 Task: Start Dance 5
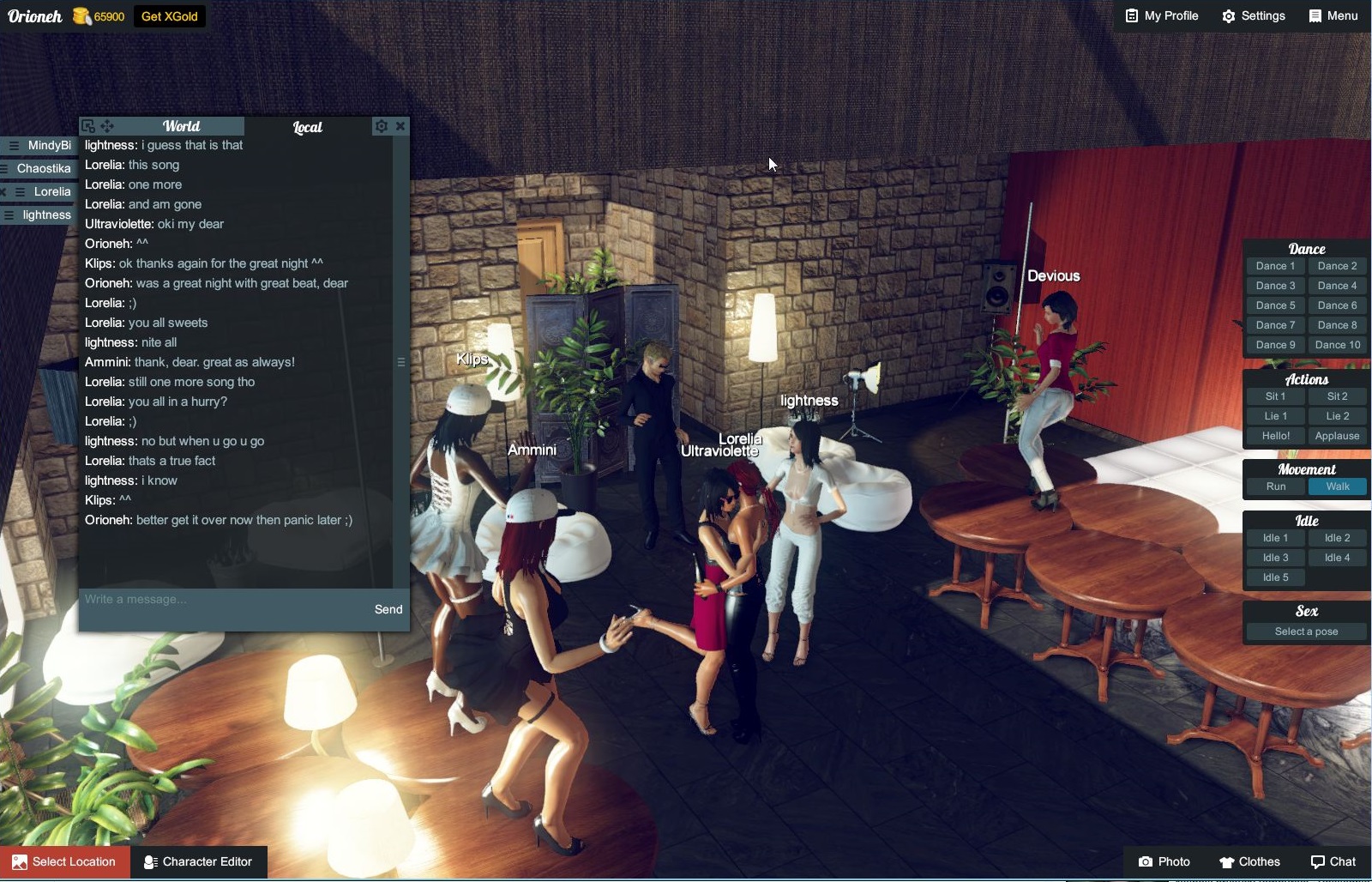(1275, 305)
